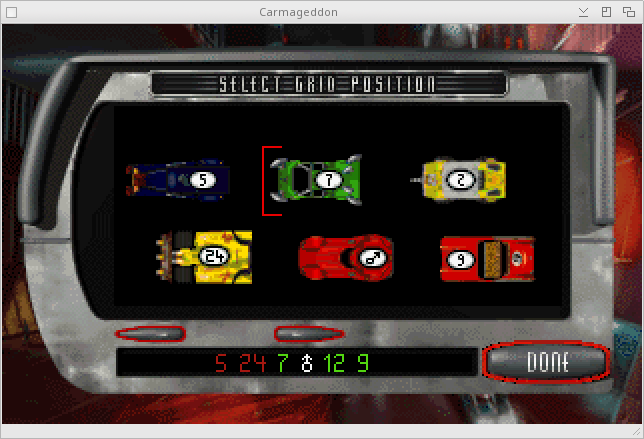644x439 pixels.
Task: Minimize the Carmageddon window
Action: [x=585, y=11]
